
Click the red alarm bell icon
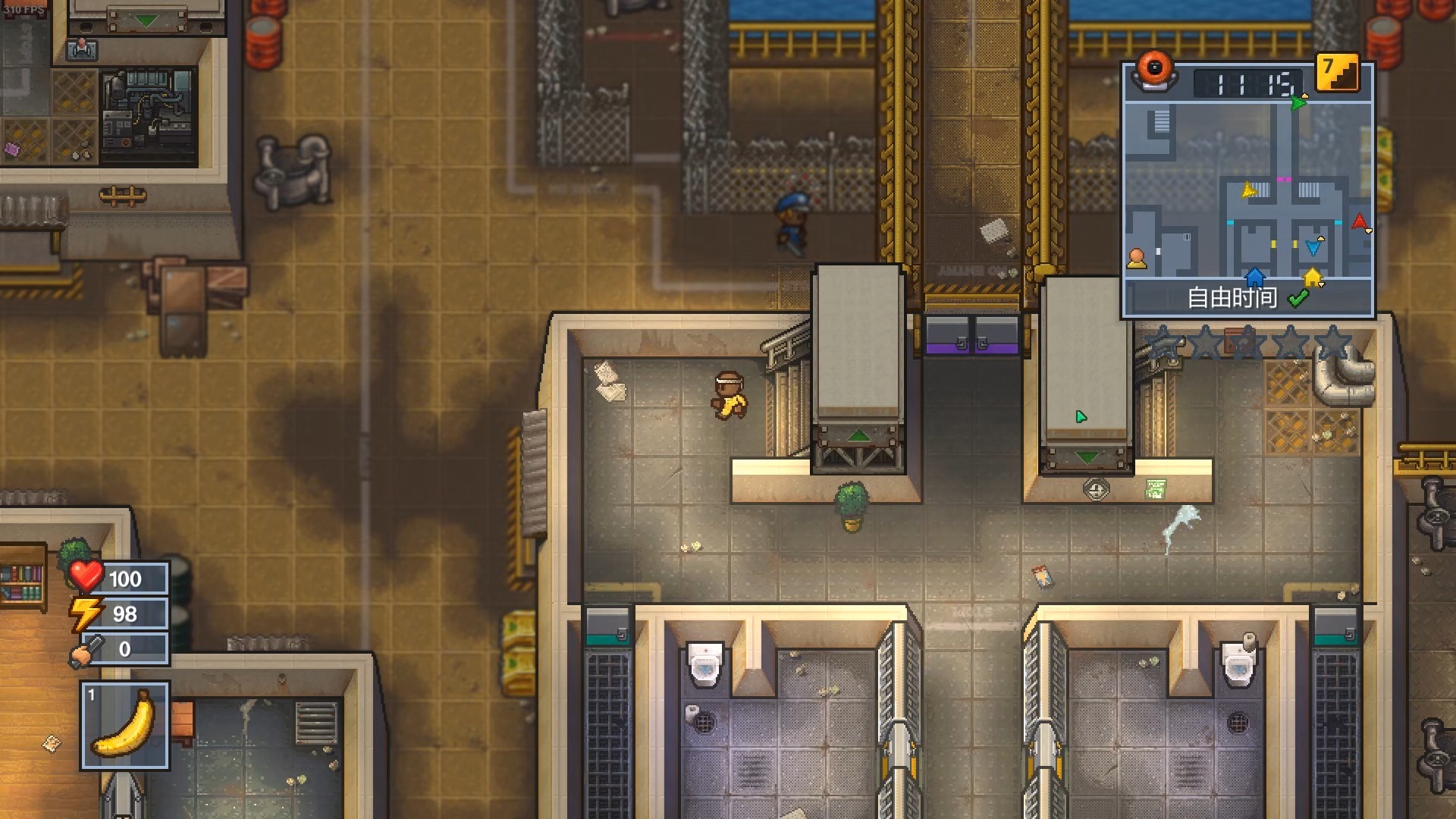[x=1154, y=71]
